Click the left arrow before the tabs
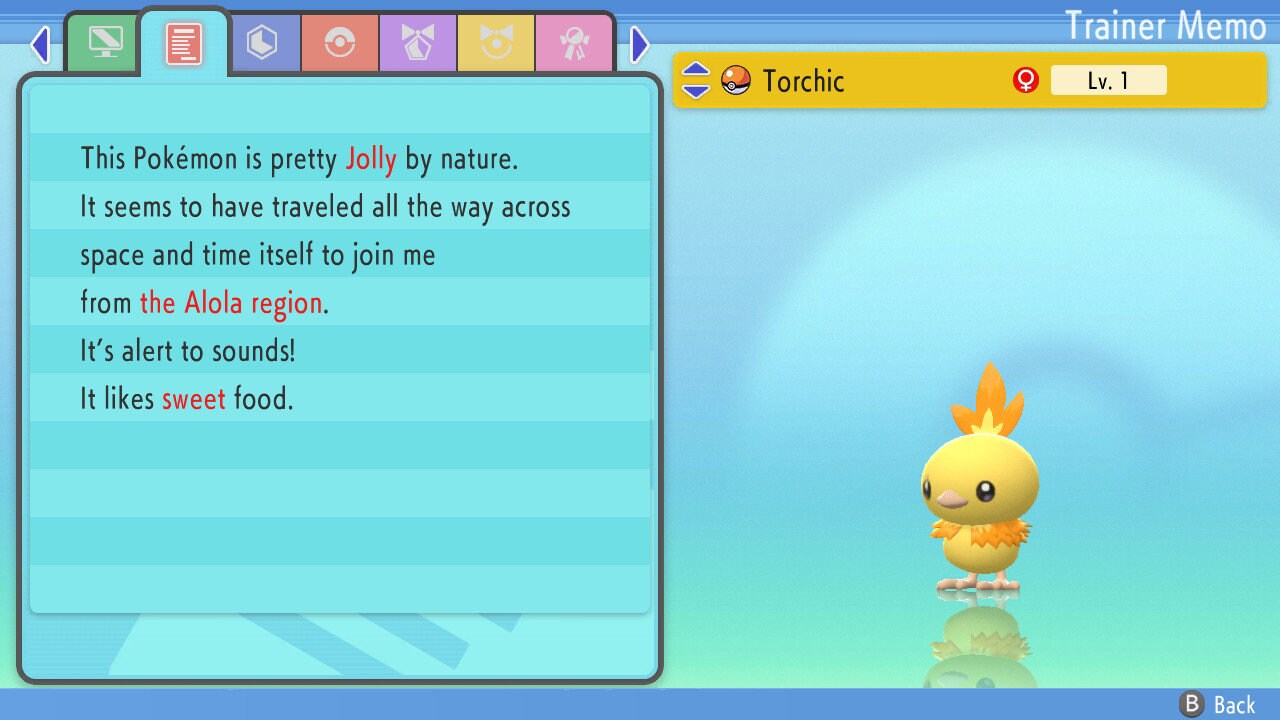 [x=40, y=44]
